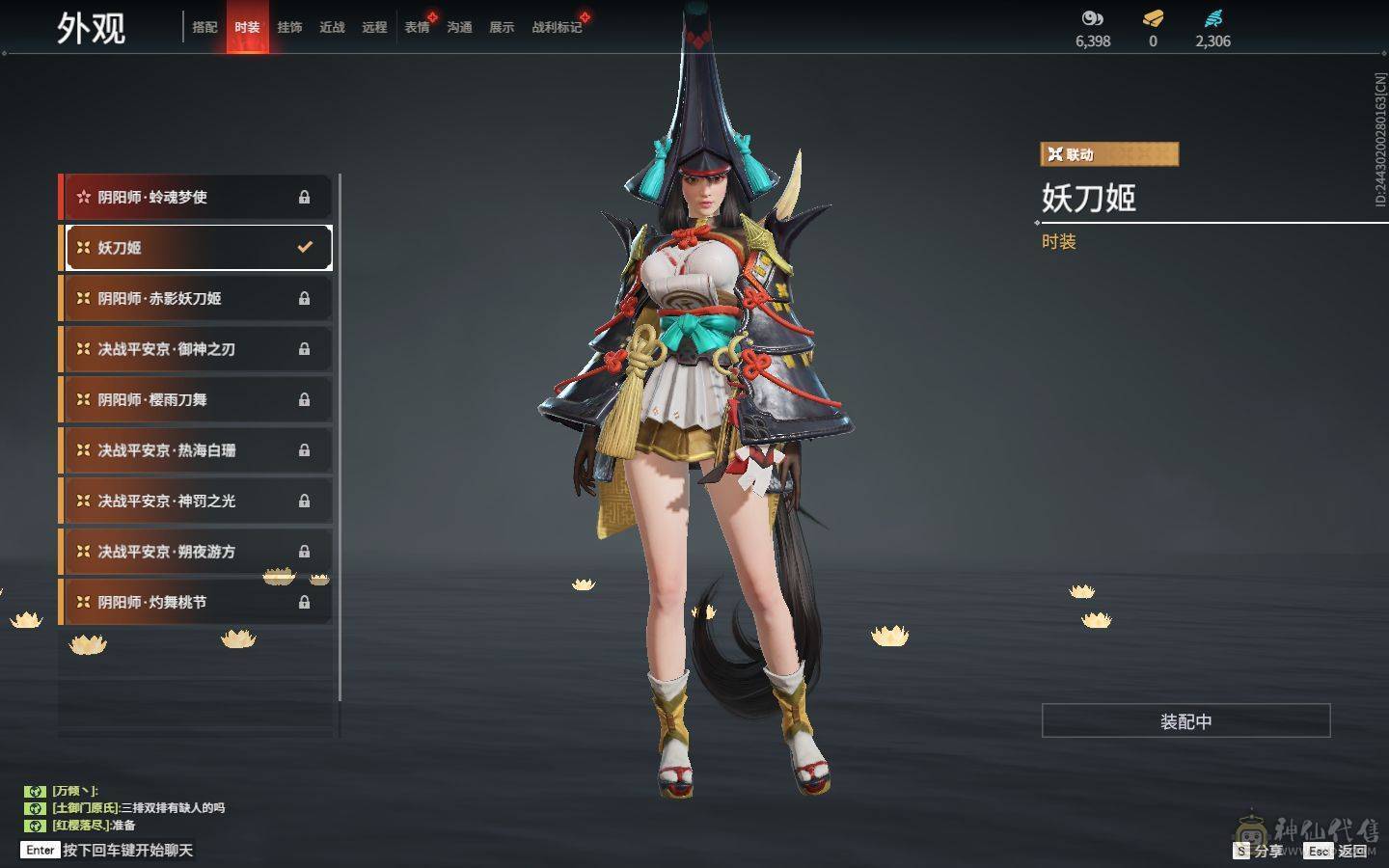Select the 时装 tab
Screen dimensions: 1389x868
click(x=247, y=27)
